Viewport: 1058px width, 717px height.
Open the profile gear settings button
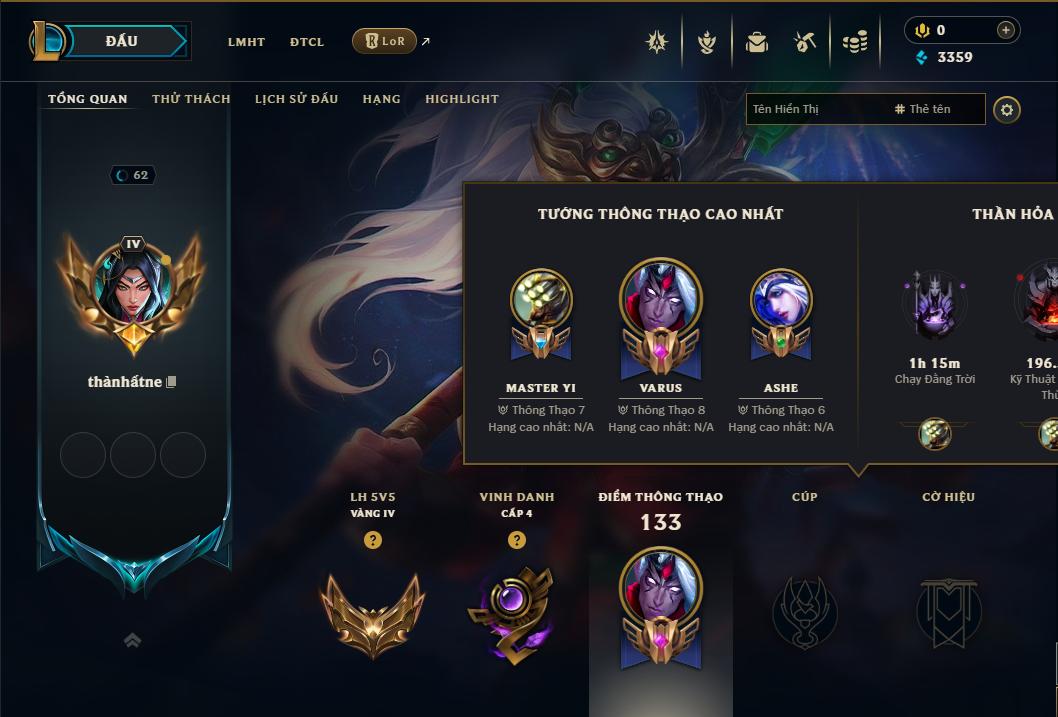click(x=1007, y=109)
